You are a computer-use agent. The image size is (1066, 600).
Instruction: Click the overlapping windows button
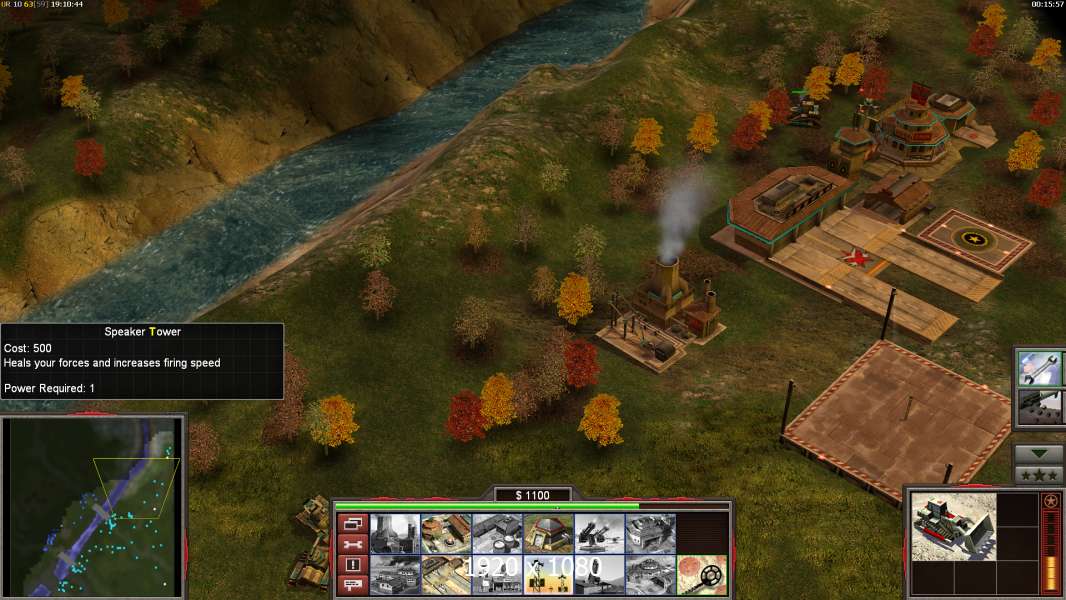[x=352, y=524]
